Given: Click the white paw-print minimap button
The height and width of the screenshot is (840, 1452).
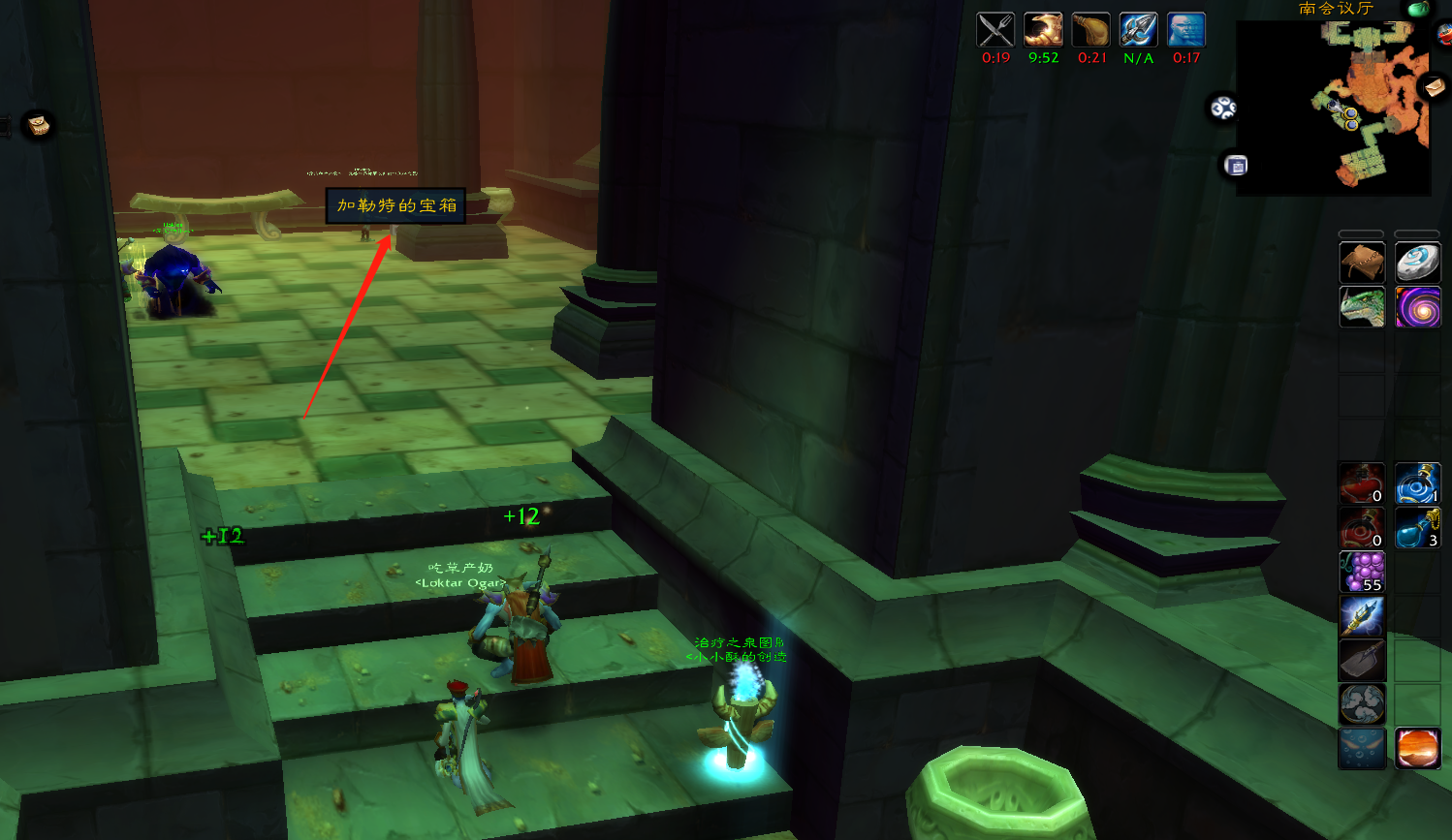Looking at the screenshot, I should 1223,108.
